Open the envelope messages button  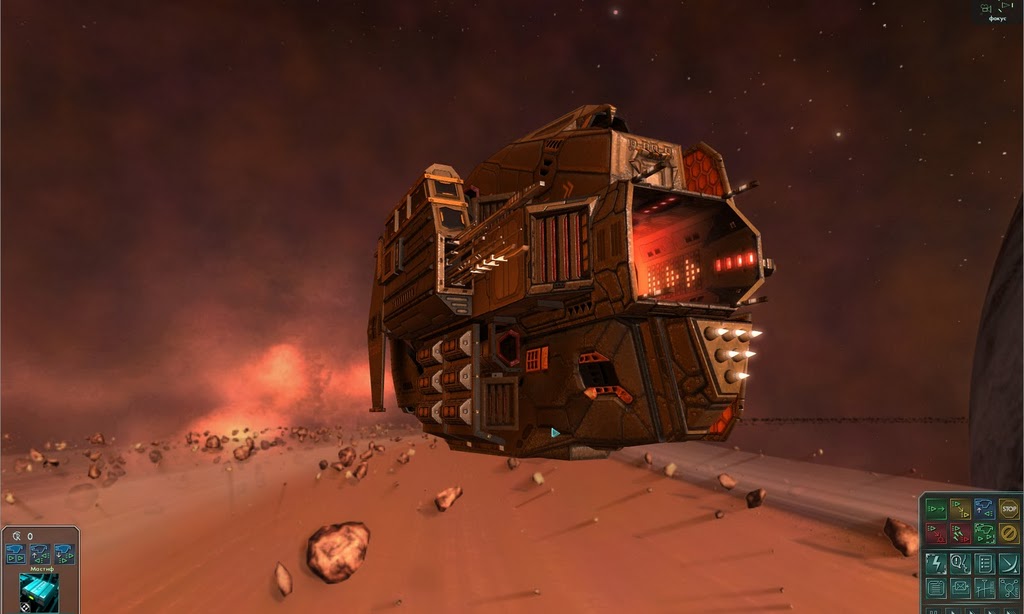tap(960, 588)
